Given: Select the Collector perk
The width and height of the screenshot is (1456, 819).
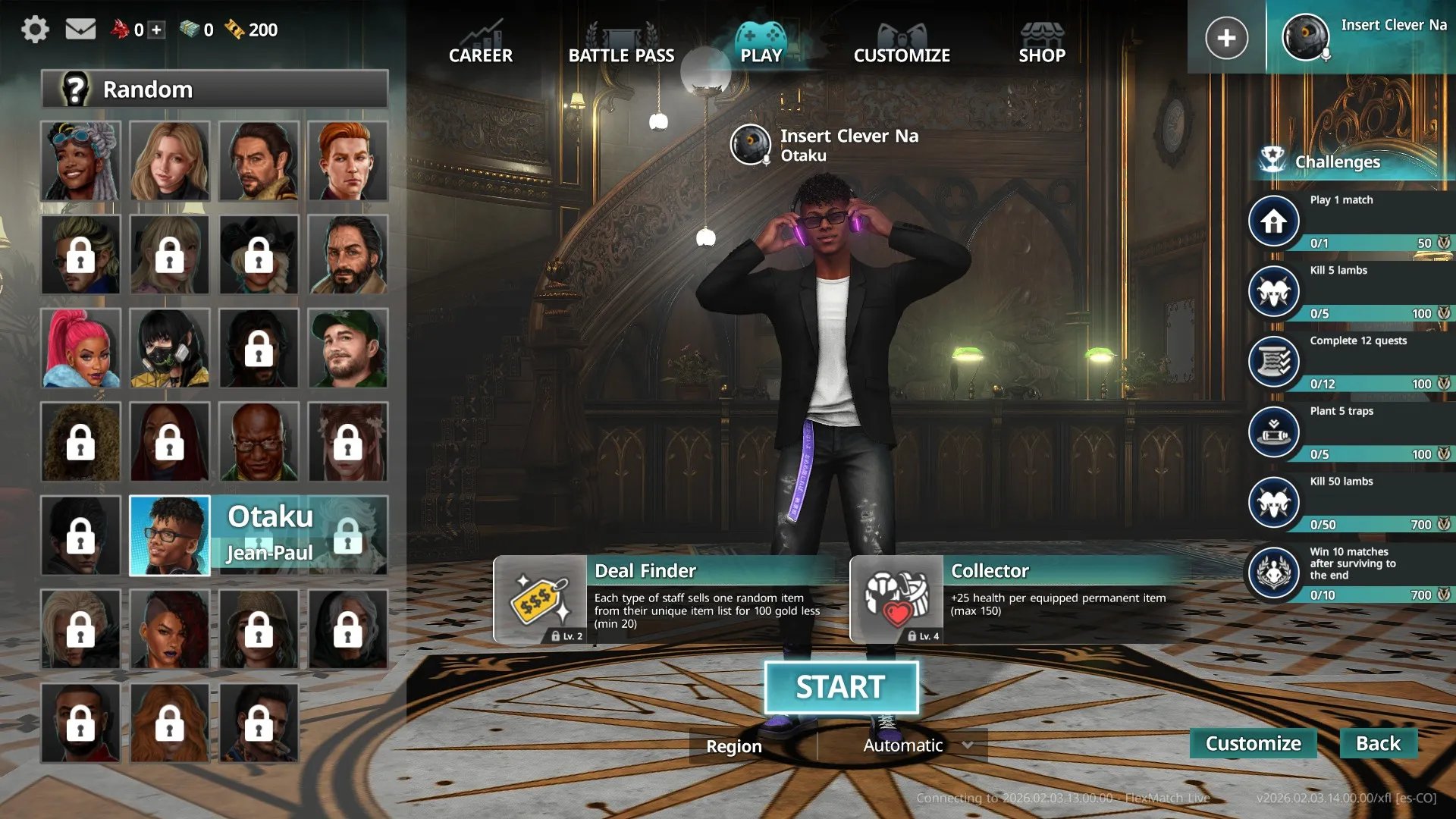Looking at the screenshot, I should click(1016, 599).
